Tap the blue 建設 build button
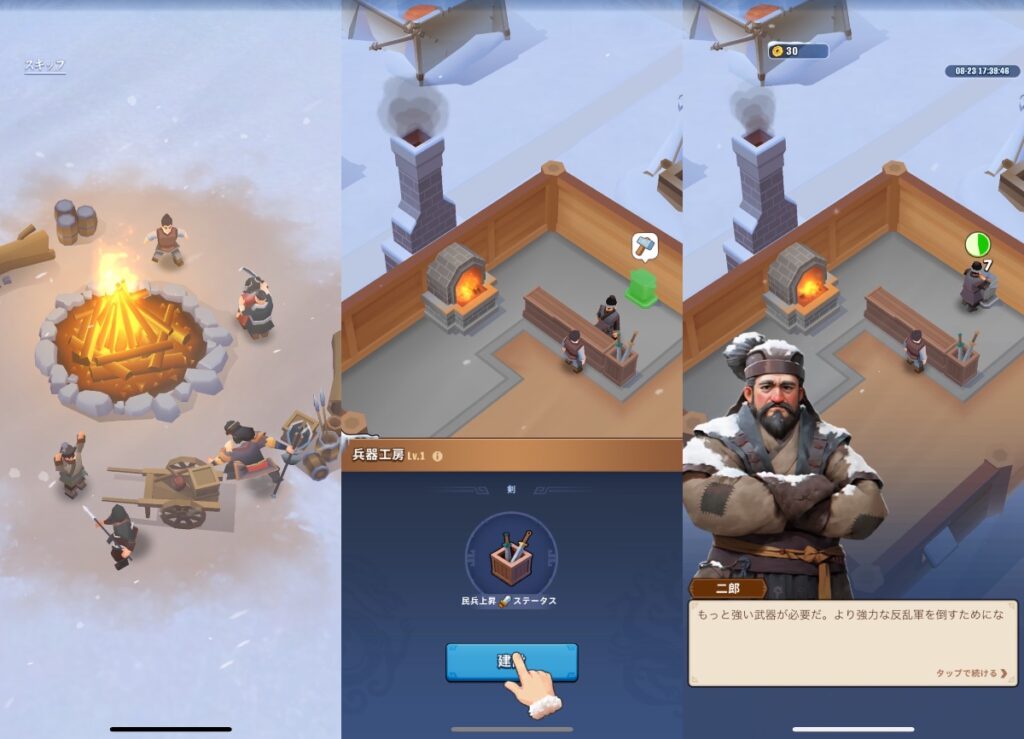 (x=511, y=662)
